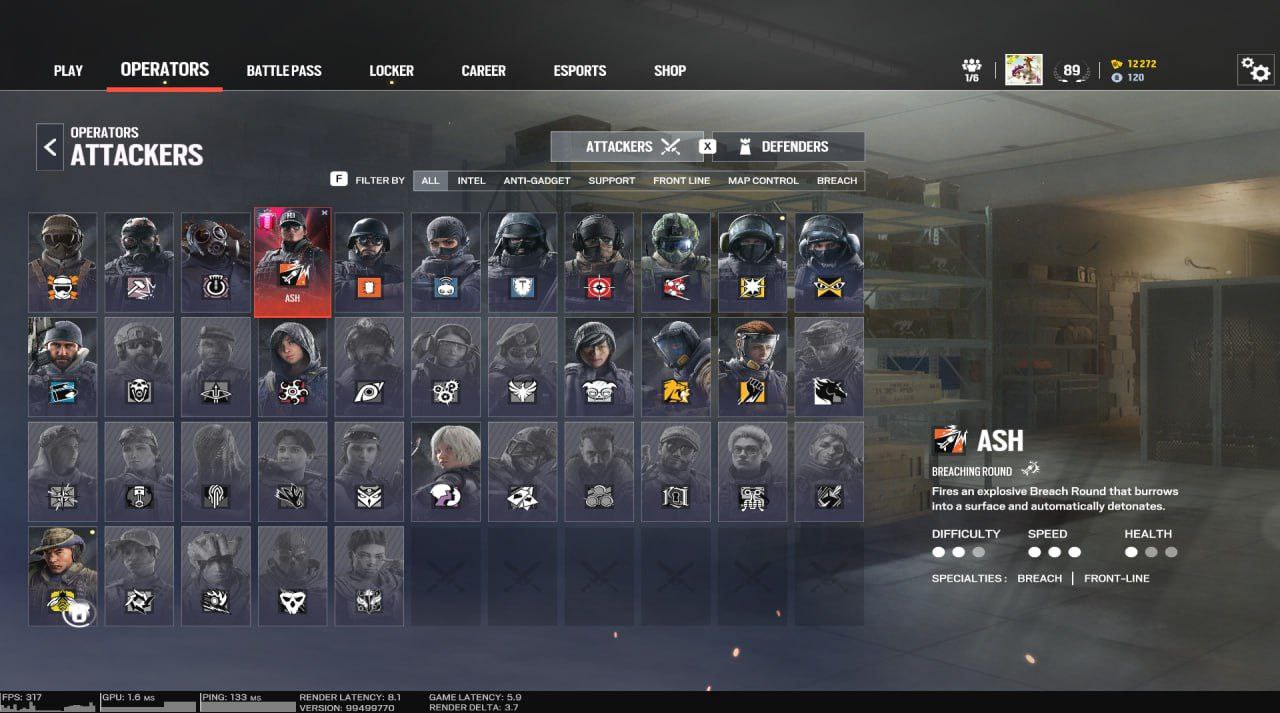
Task: Open the Play menu
Action: [x=68, y=71]
